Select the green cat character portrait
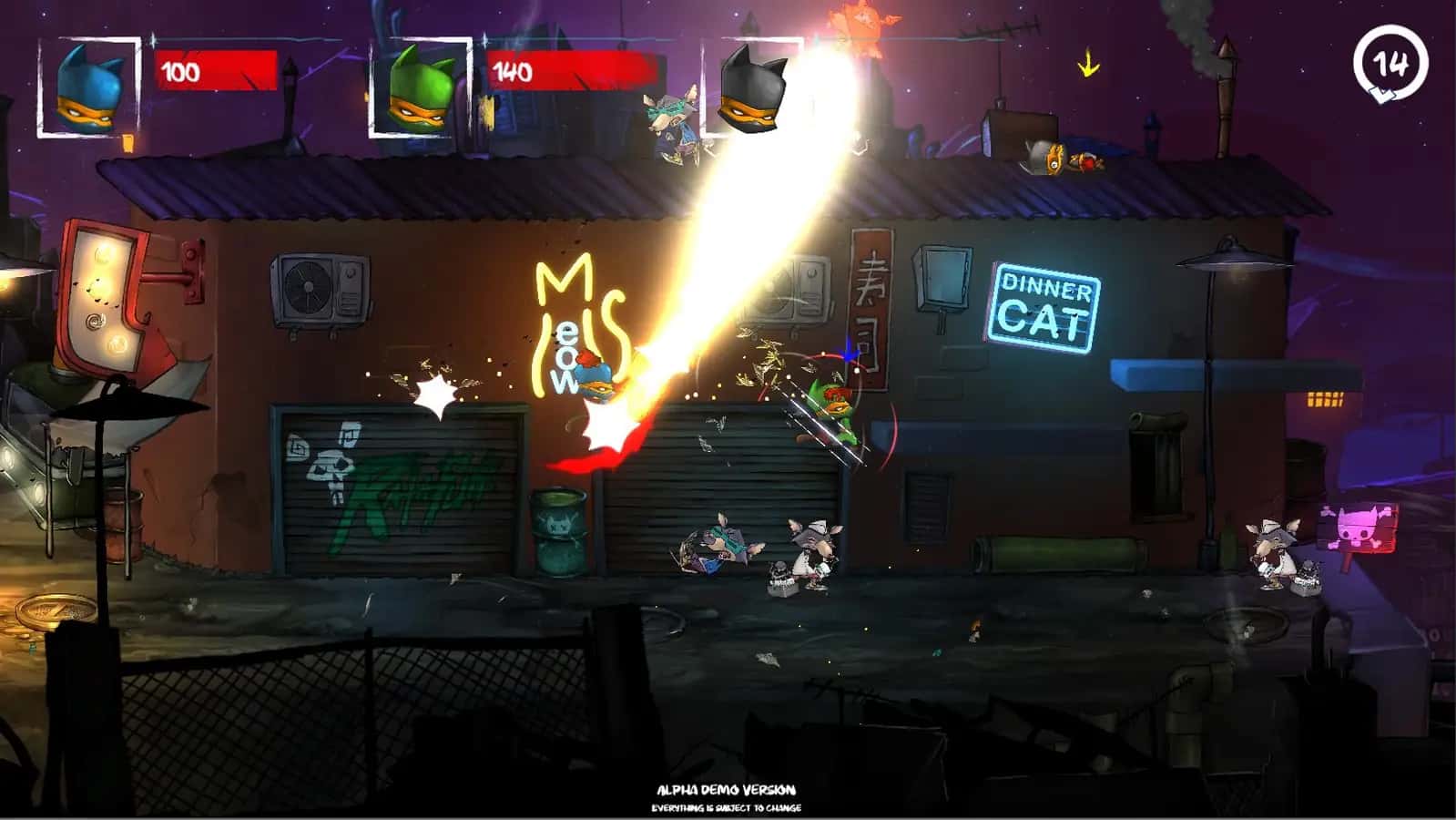Screen dimensions: 1456x820 click(x=419, y=87)
